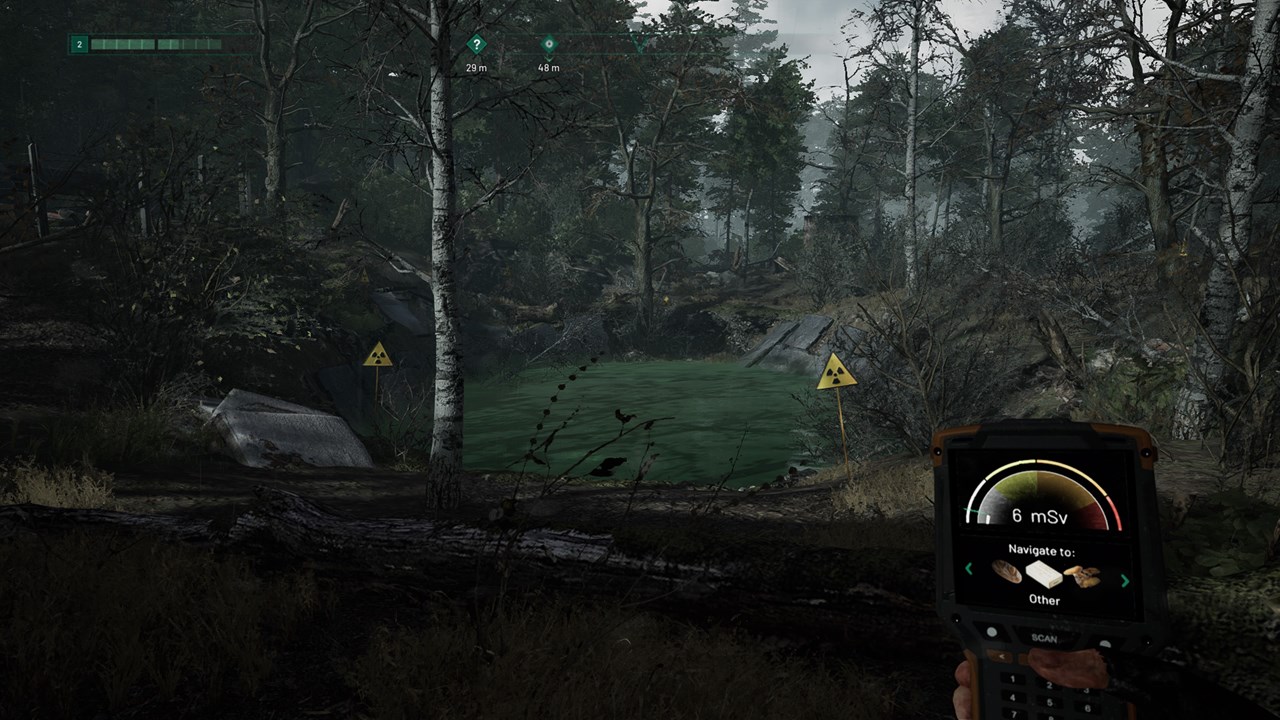Viewport: 1280px width, 720px height.
Task: Select the 48 m objective compass marker
Action: [x=548, y=44]
